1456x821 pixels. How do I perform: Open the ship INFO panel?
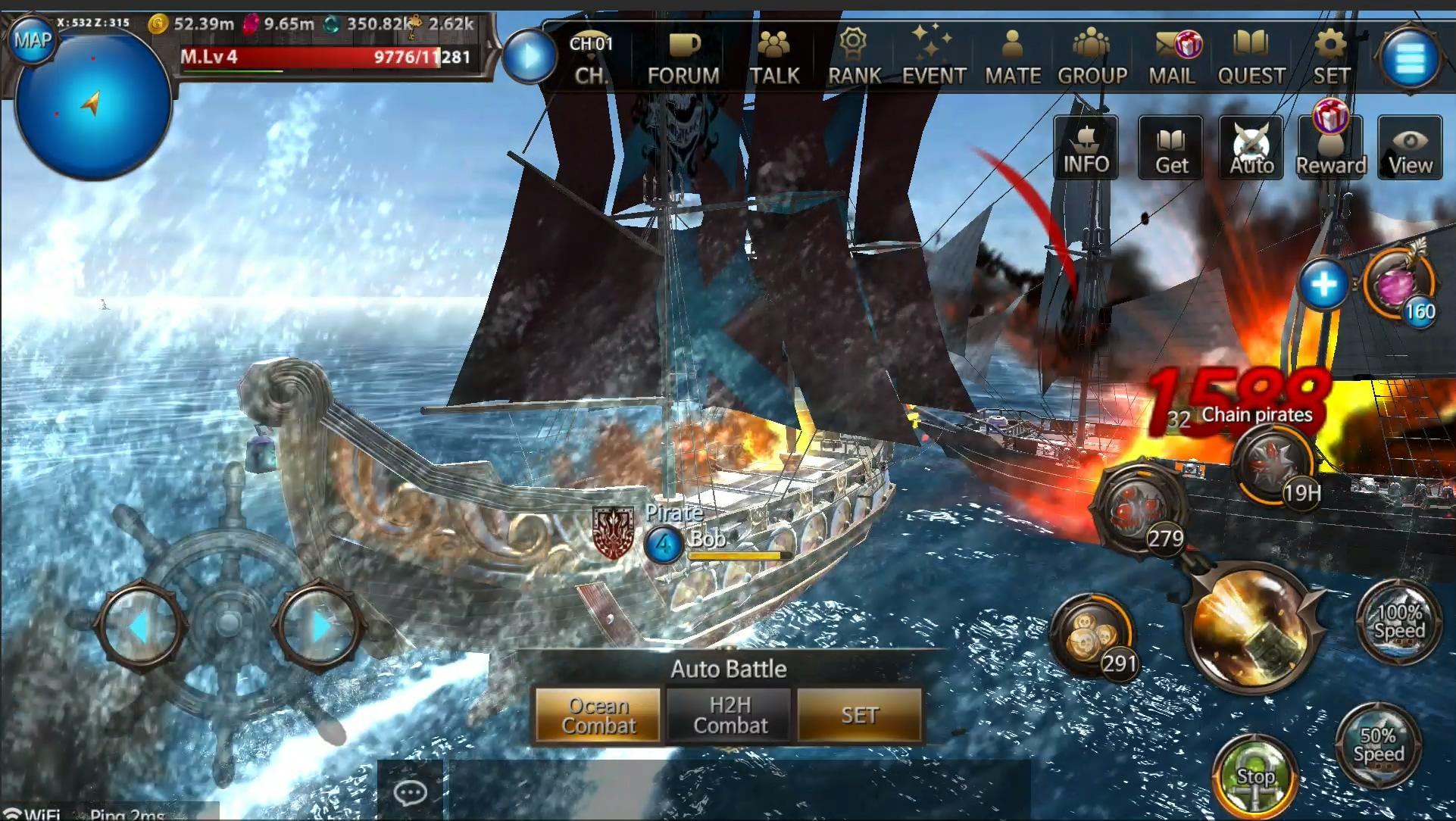(x=1085, y=146)
